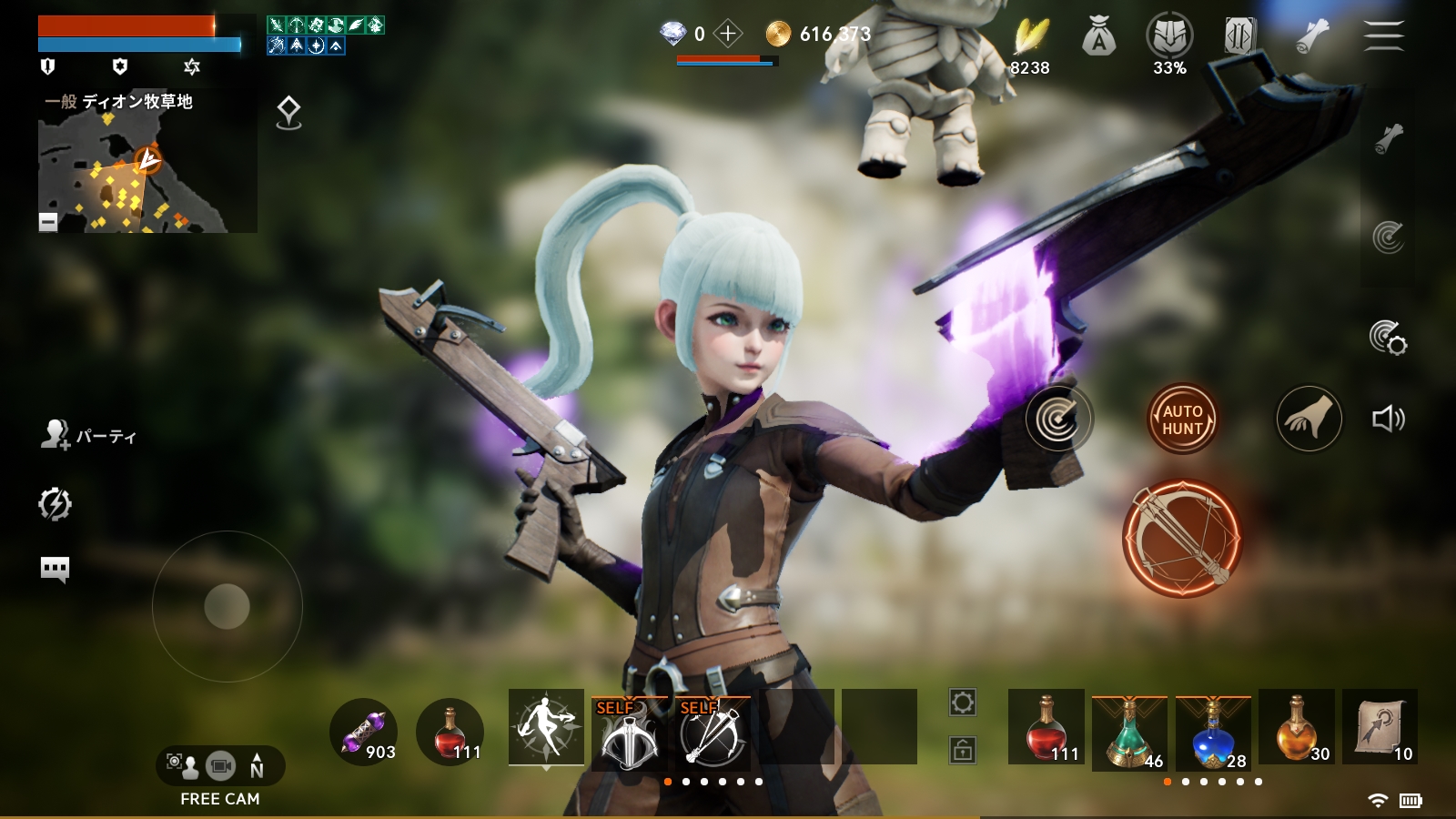
Task: Open the ディオン牧草地 minimap
Action: tap(146, 173)
